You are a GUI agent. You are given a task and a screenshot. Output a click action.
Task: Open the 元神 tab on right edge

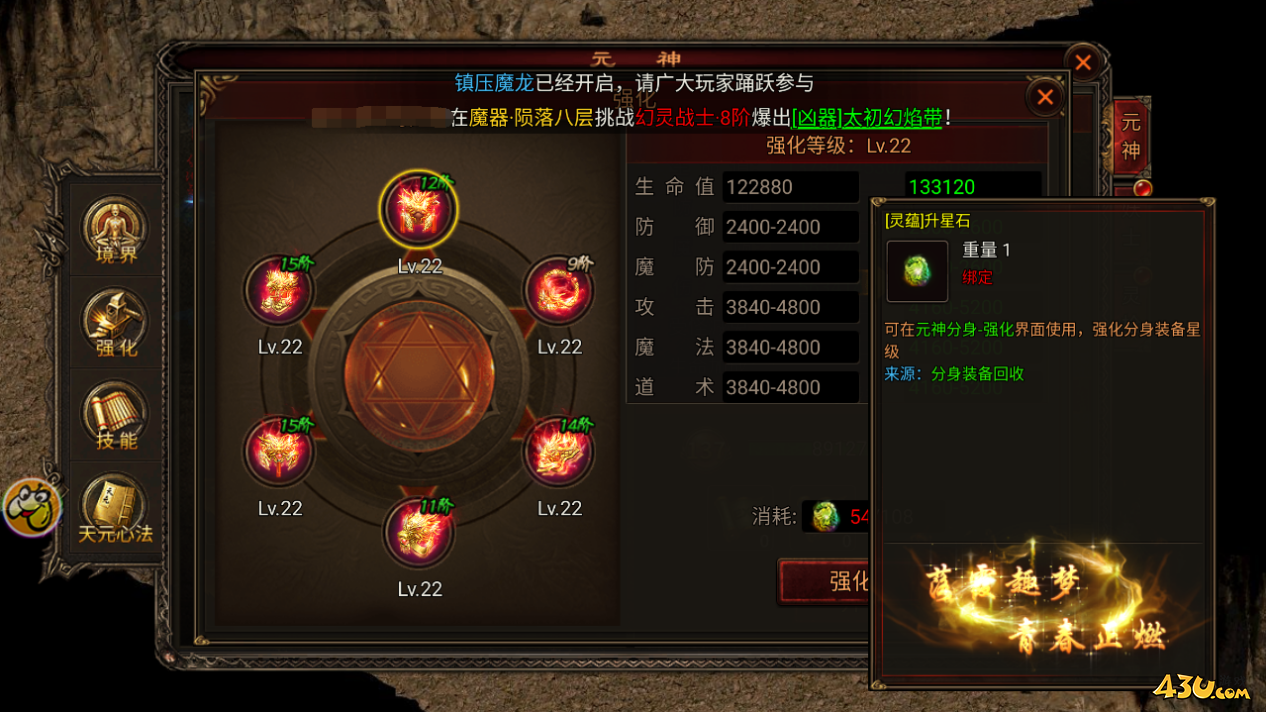coord(1131,137)
